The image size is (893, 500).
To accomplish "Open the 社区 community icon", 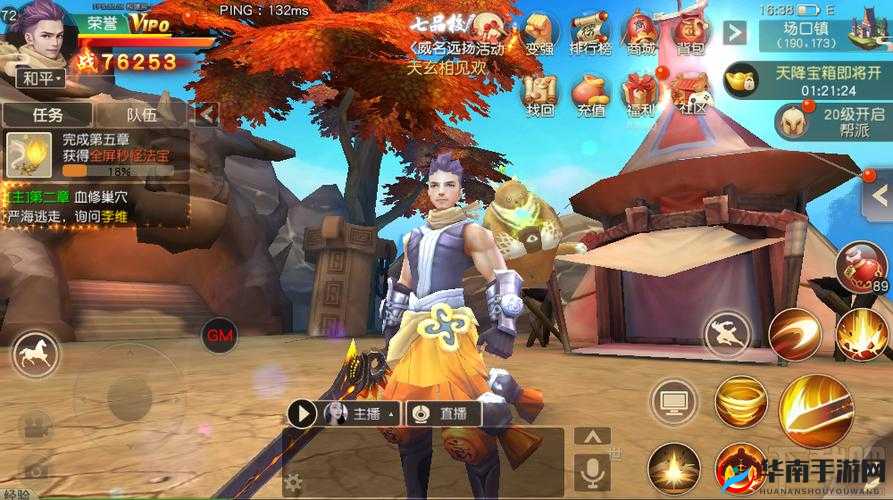I will 689,95.
